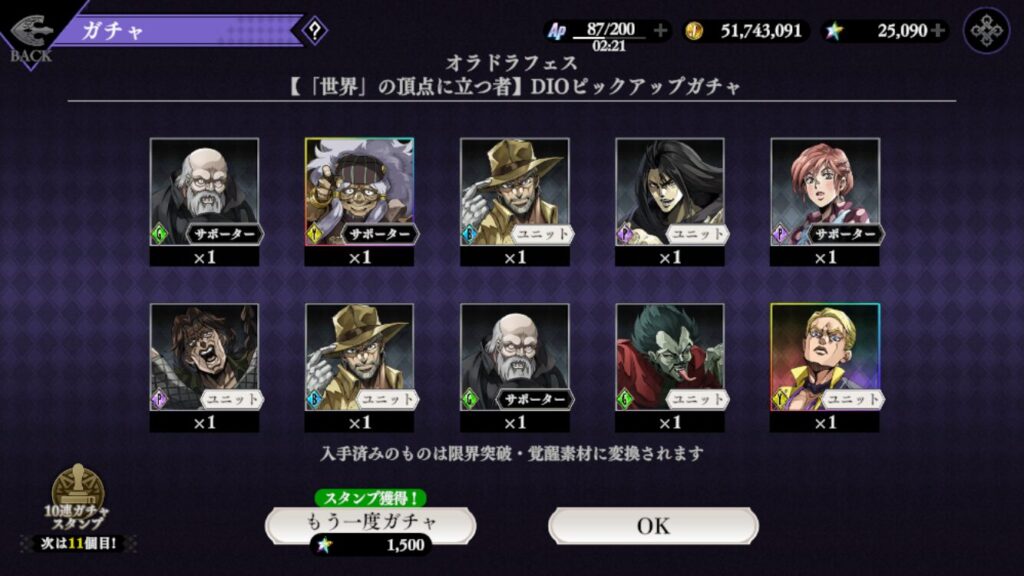
Task: Buy more star gems with the plus button
Action: 938,31
